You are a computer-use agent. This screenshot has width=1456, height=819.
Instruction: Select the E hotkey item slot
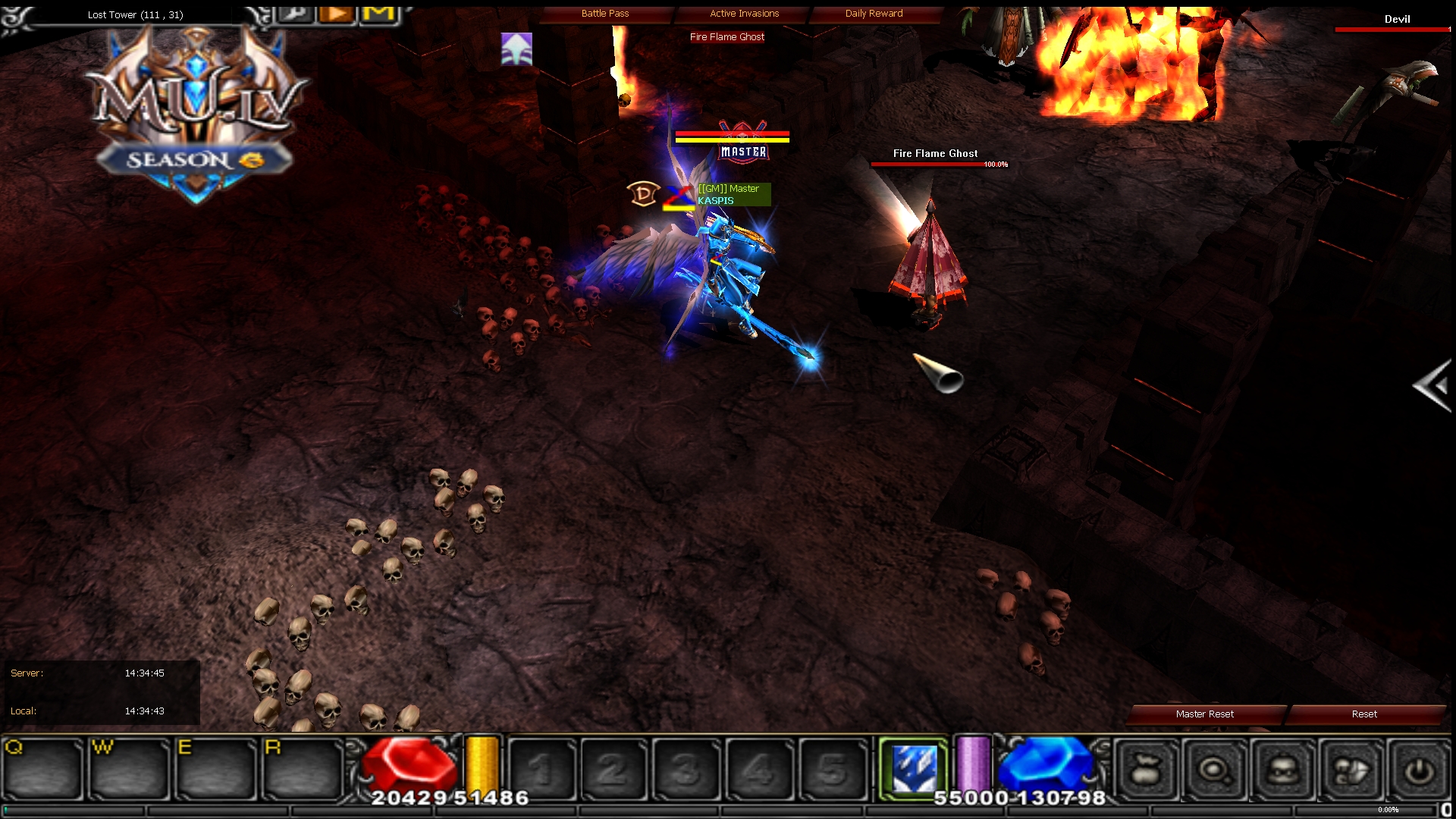[216, 770]
